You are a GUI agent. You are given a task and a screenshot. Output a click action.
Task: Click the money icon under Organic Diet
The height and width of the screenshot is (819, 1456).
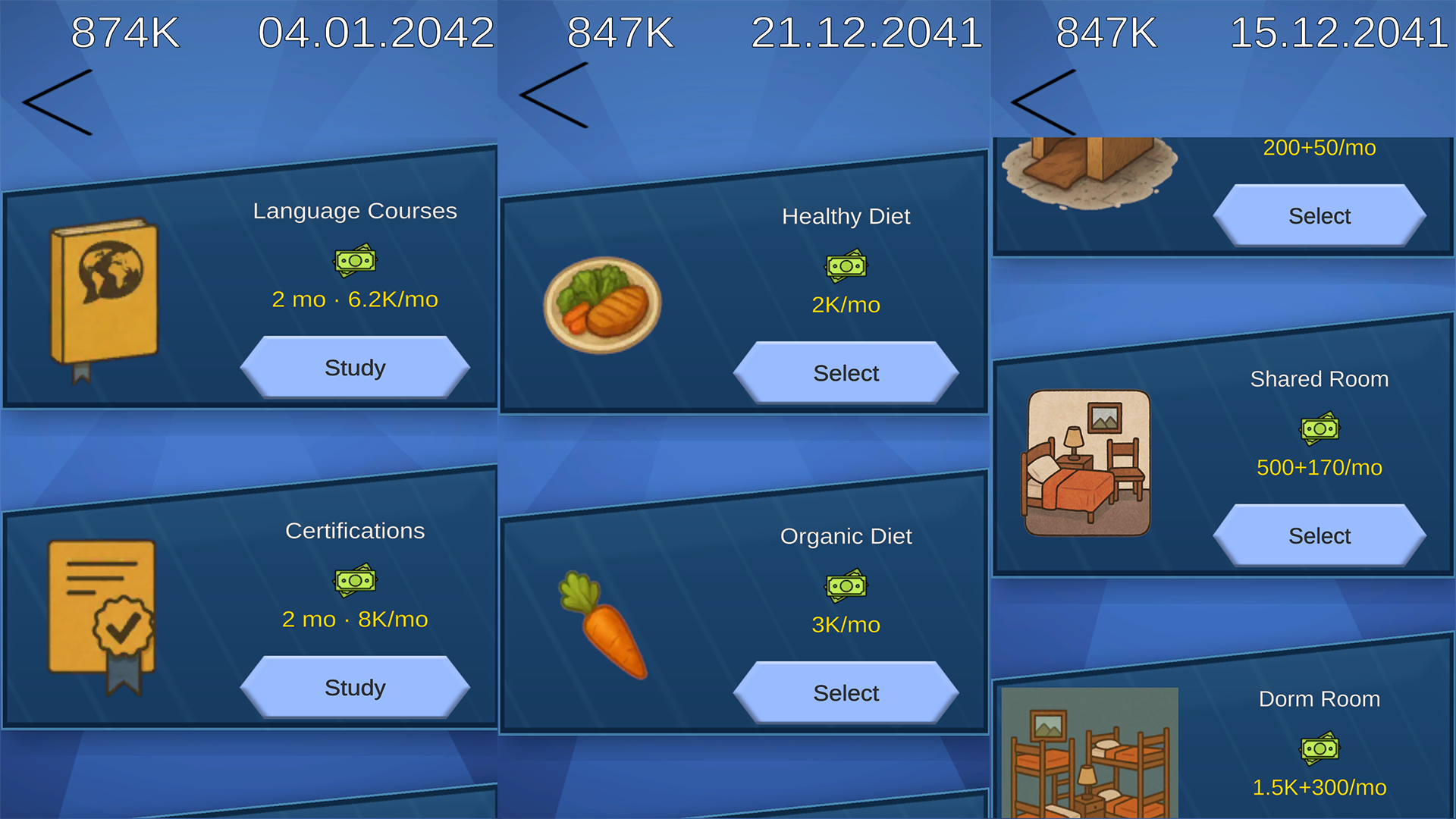846,586
